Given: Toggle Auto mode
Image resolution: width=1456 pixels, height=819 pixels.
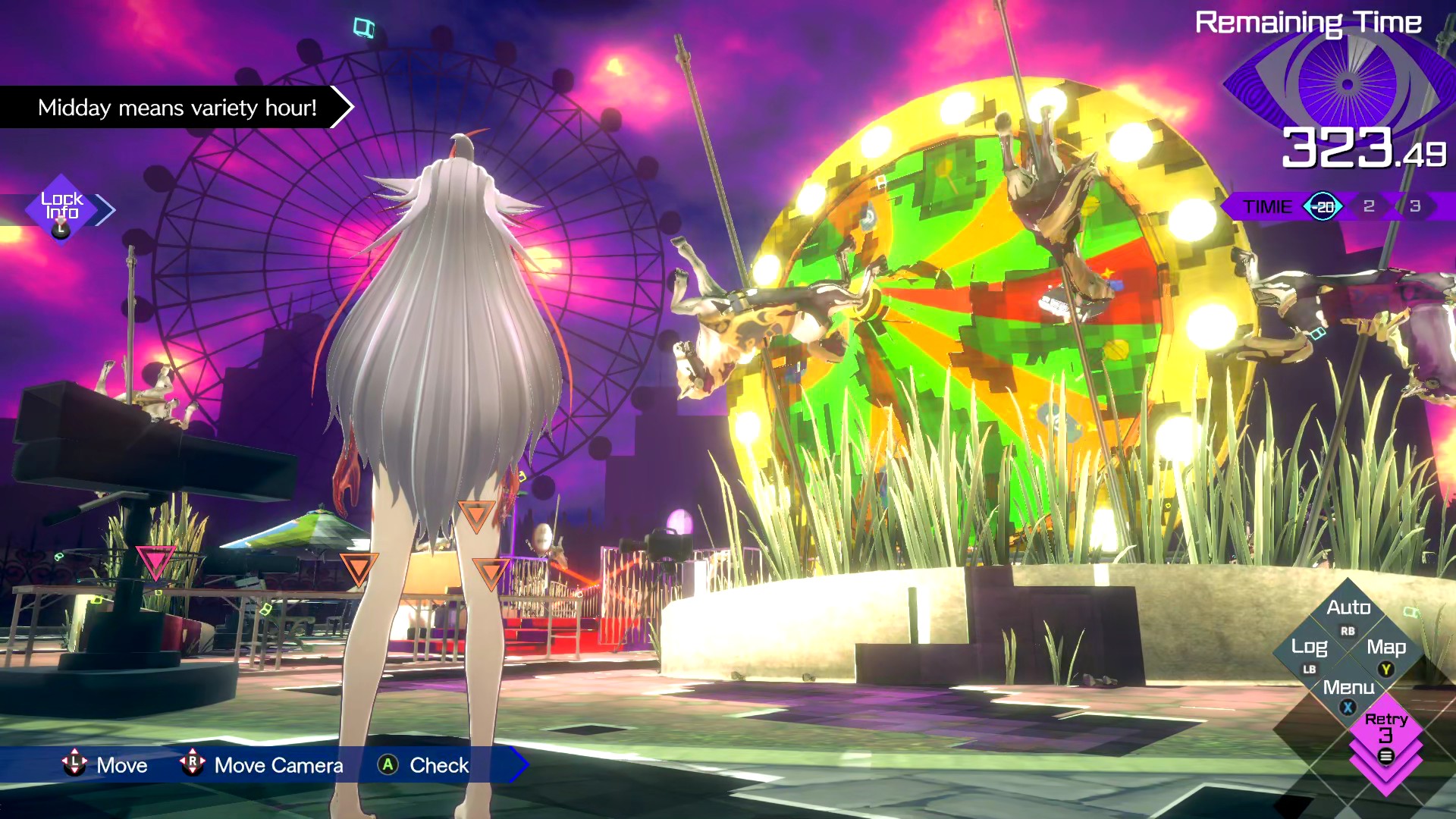Looking at the screenshot, I should pyautogui.click(x=1348, y=609).
